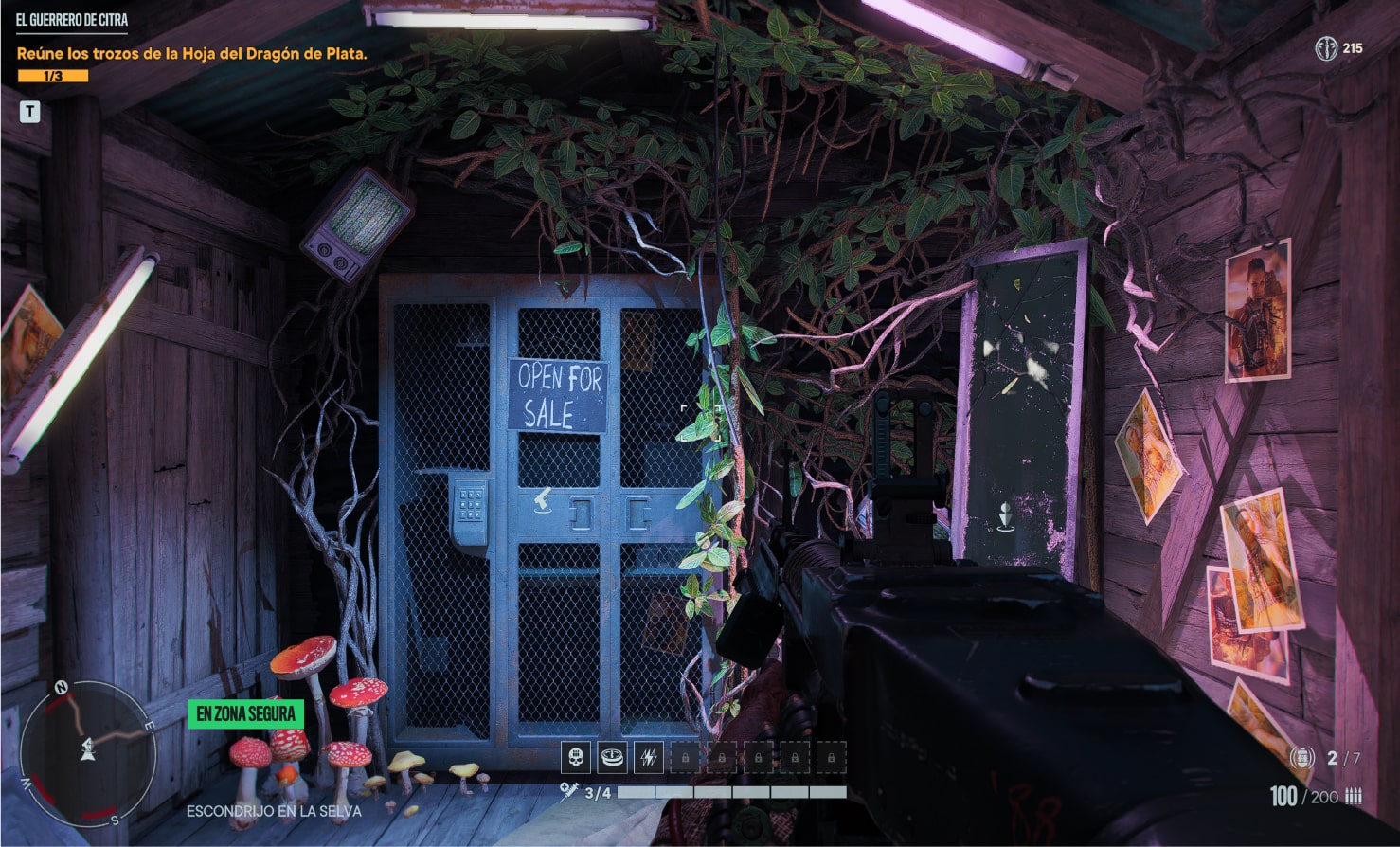Viewport: 1400px width, 847px height.
Task: Click the T keybind icon below the objective
Action: 31,111
